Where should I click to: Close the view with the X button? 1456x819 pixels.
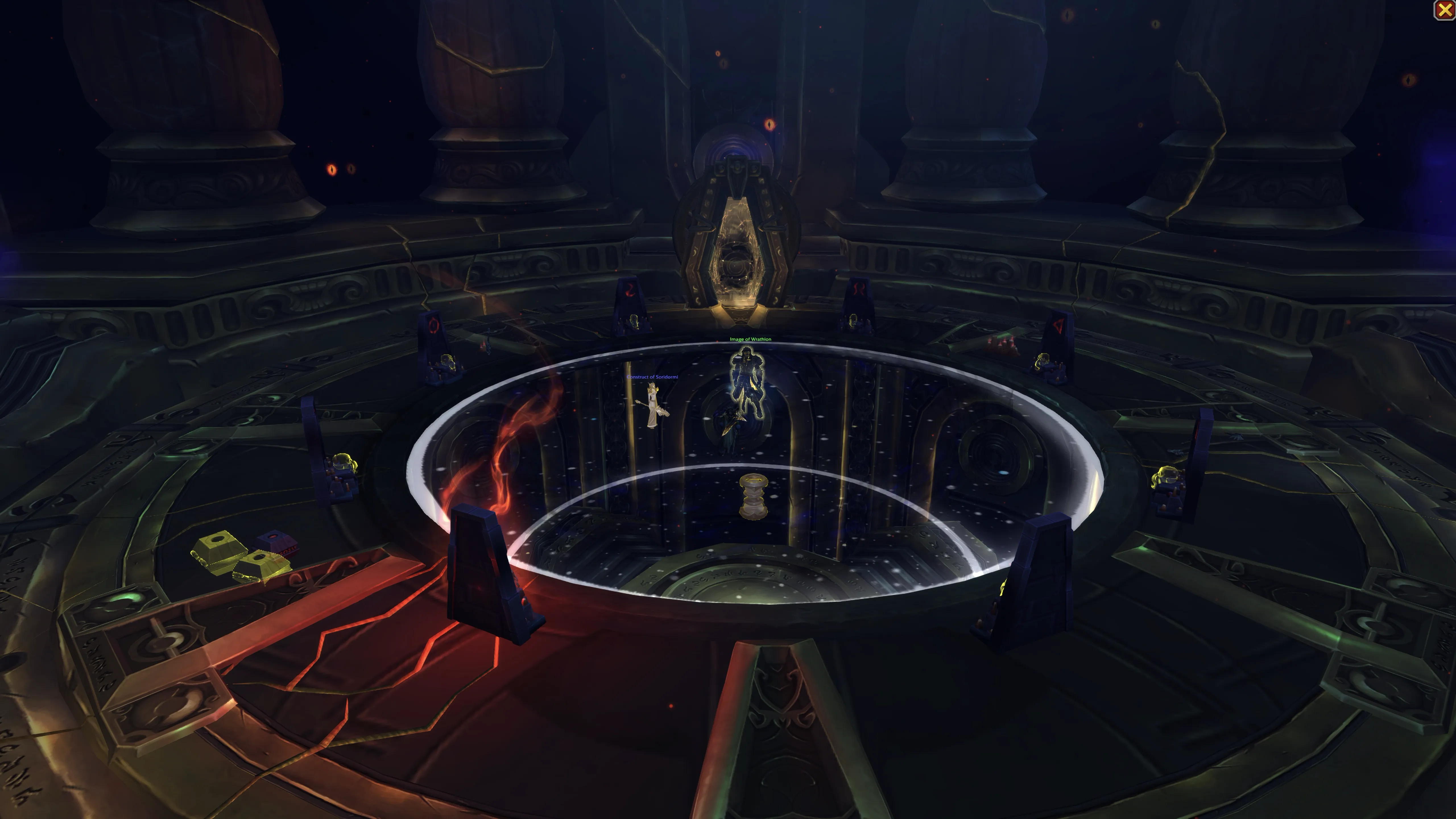pos(1443,11)
